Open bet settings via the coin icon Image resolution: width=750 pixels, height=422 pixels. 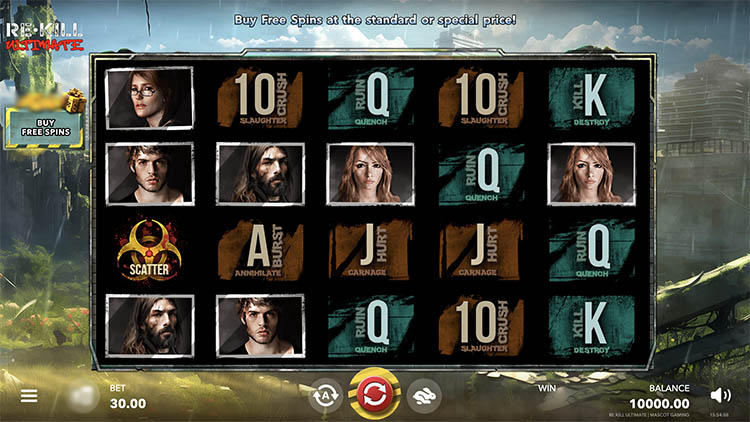[85, 396]
